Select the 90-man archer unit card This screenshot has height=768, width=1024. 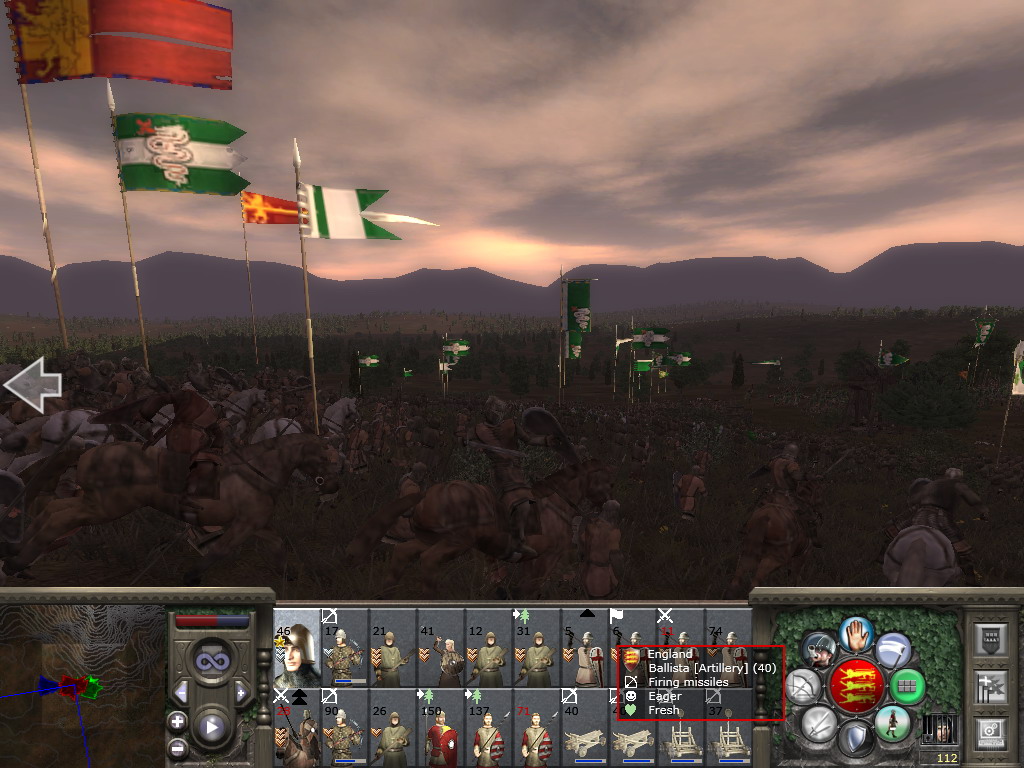coord(344,726)
